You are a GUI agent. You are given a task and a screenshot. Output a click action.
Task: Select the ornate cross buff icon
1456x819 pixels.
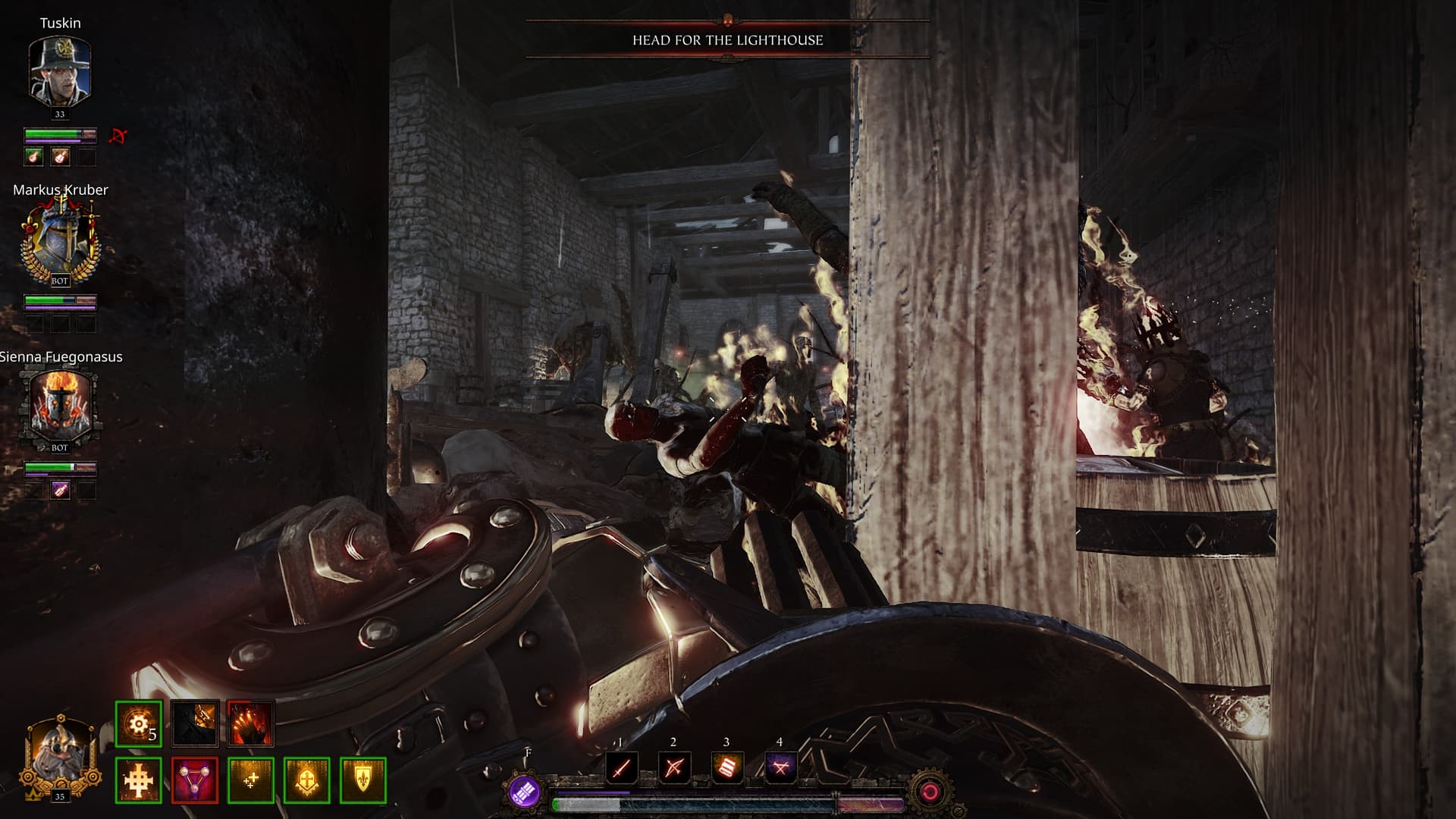139,780
